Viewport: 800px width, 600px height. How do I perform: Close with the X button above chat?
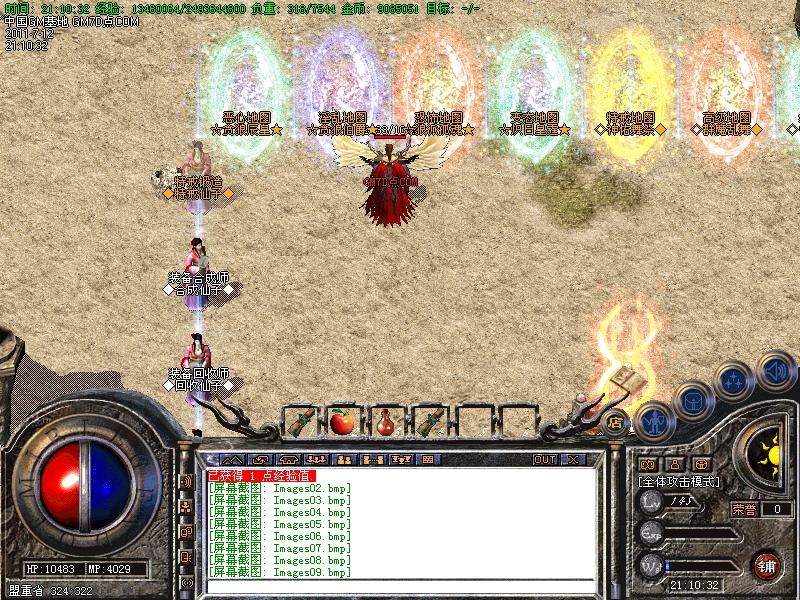(573, 459)
